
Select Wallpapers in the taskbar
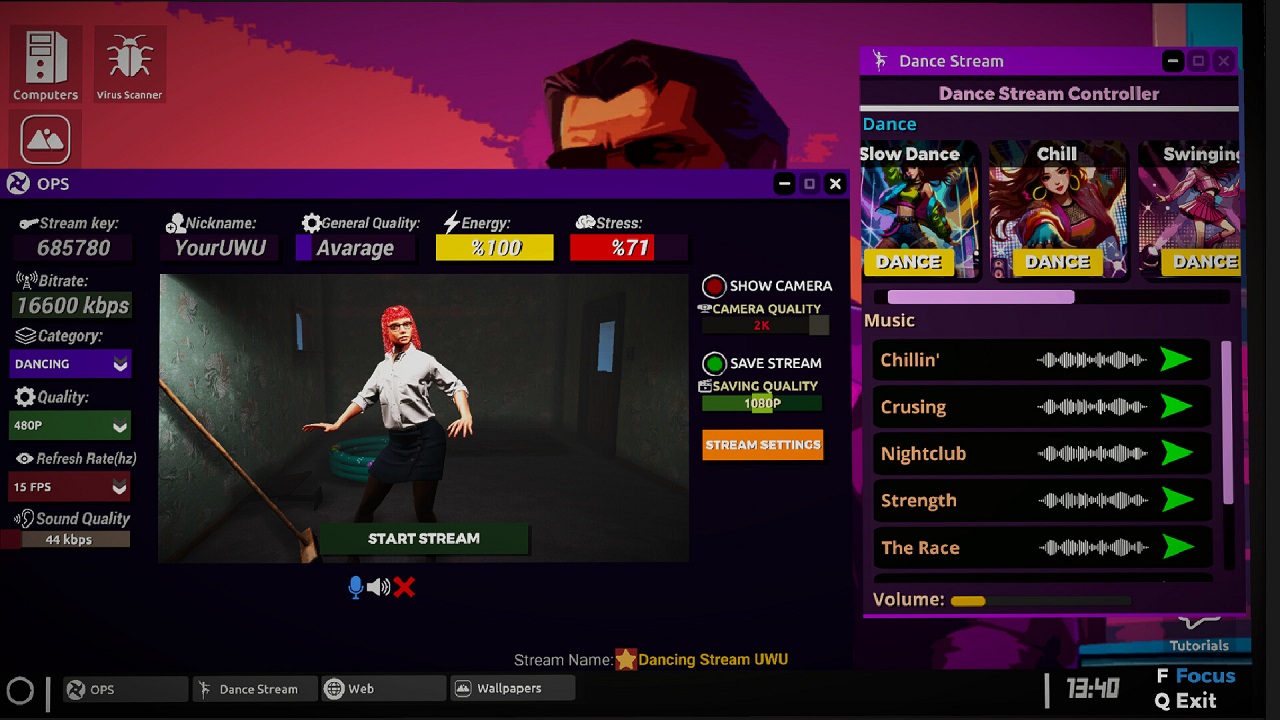[x=513, y=688]
